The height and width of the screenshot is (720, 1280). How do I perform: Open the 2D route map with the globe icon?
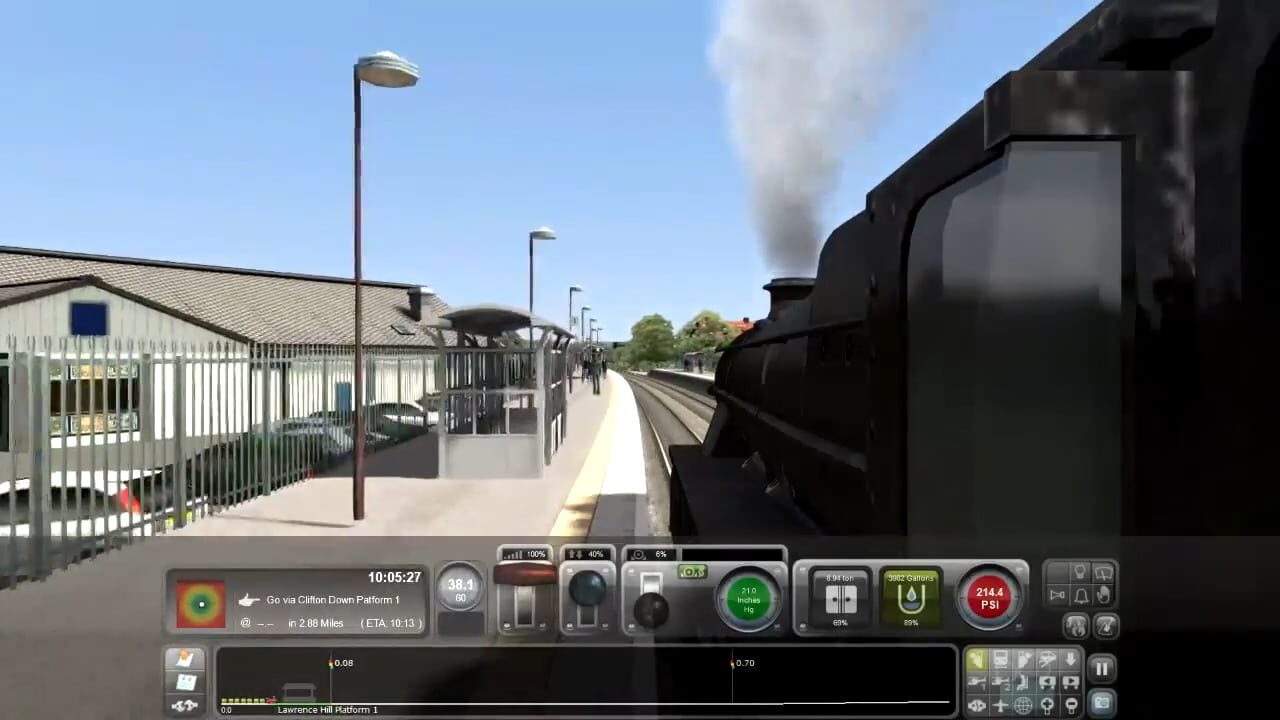point(1022,705)
